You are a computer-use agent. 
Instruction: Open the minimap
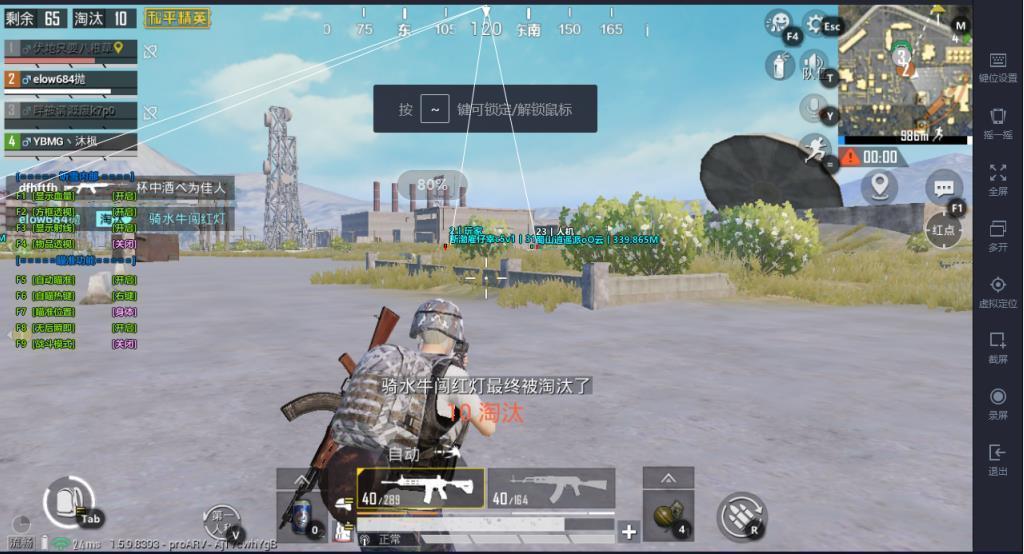(903, 70)
